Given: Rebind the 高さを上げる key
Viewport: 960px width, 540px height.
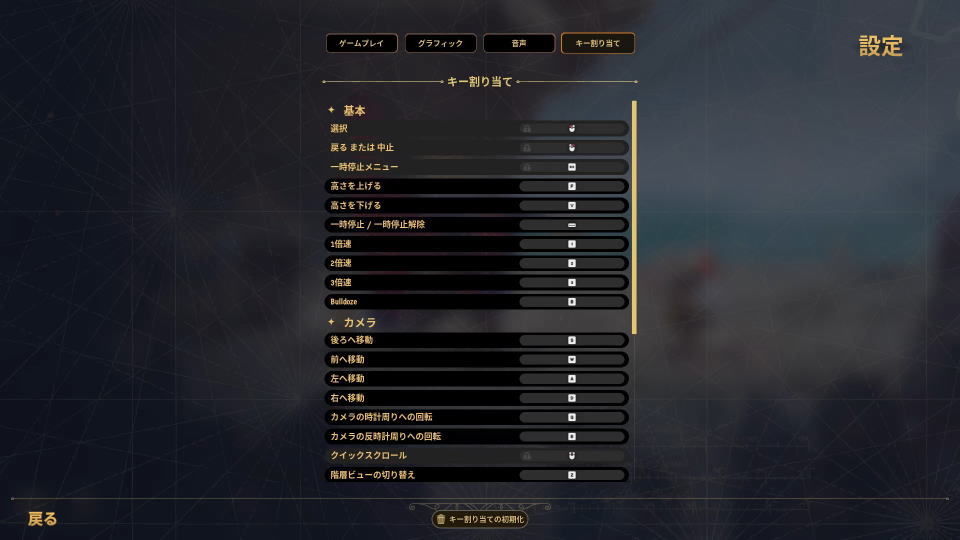Looking at the screenshot, I should 571,186.
